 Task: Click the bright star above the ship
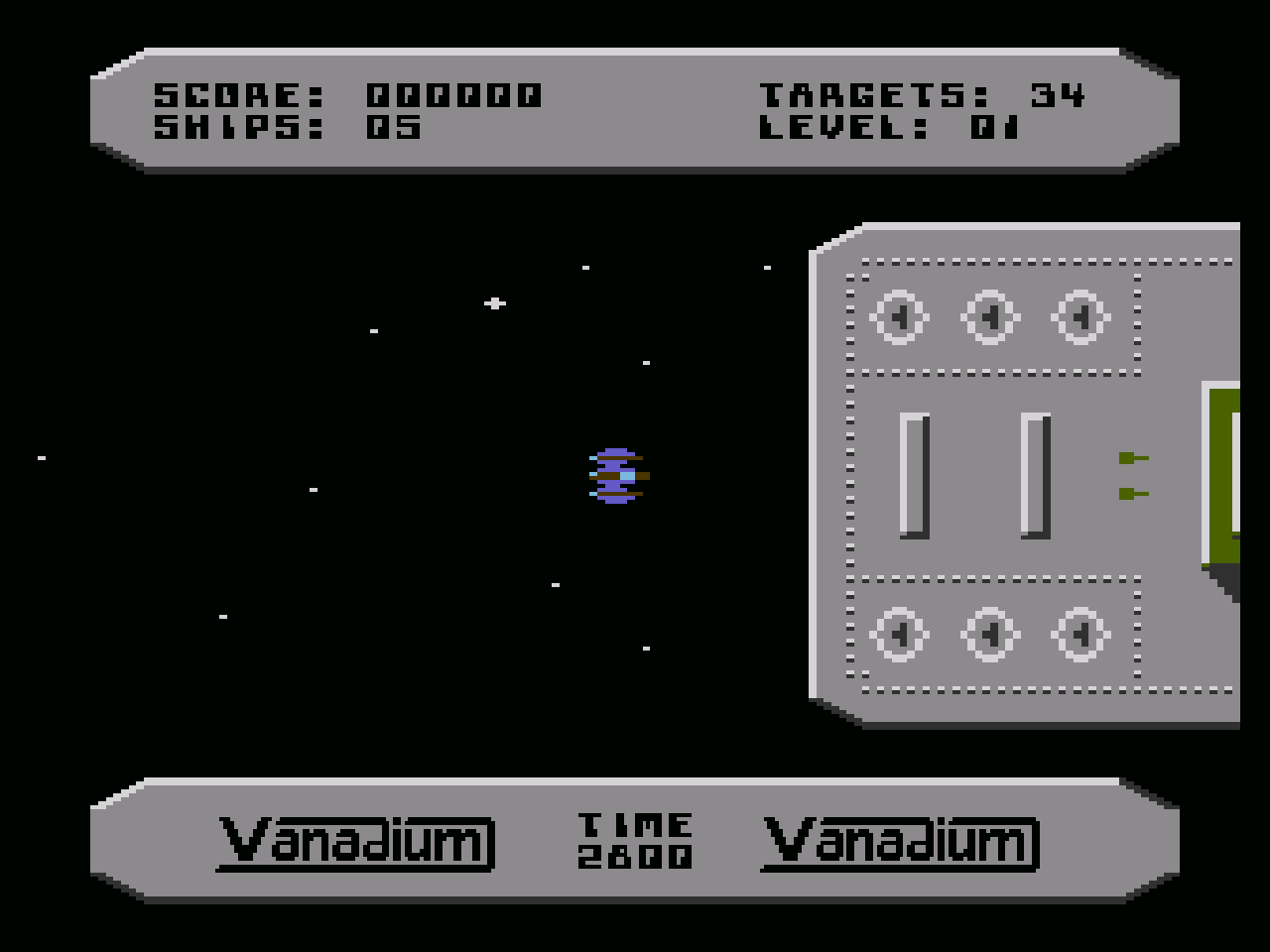[493, 303]
